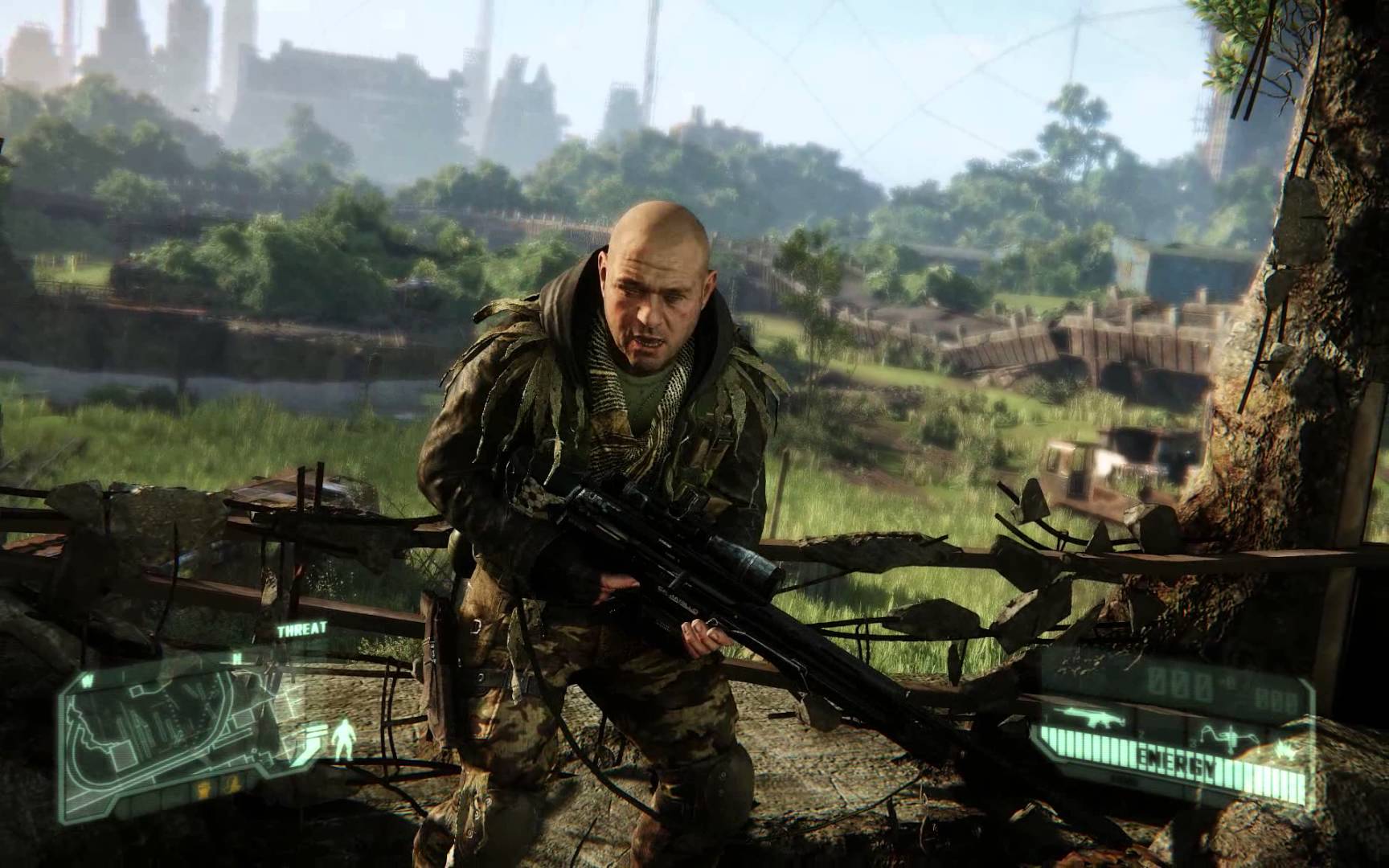Click the explosive icon beside the bow
Screen dimensions: 1389x868
point(1283,749)
